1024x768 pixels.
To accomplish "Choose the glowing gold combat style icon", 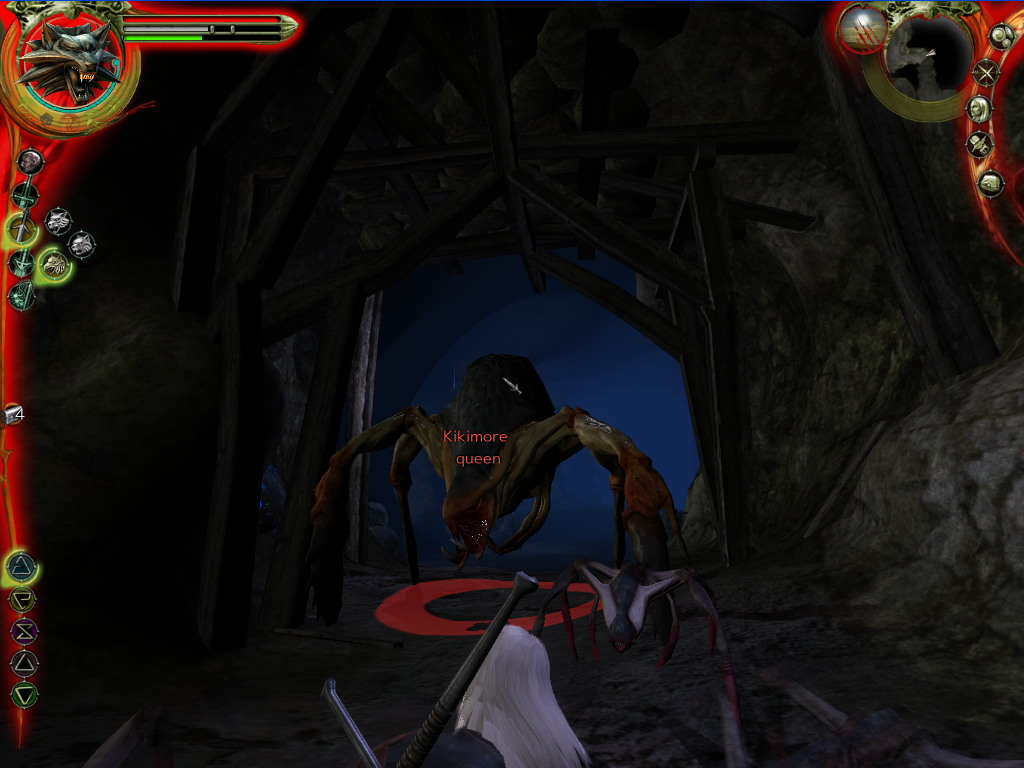I will (x=54, y=264).
